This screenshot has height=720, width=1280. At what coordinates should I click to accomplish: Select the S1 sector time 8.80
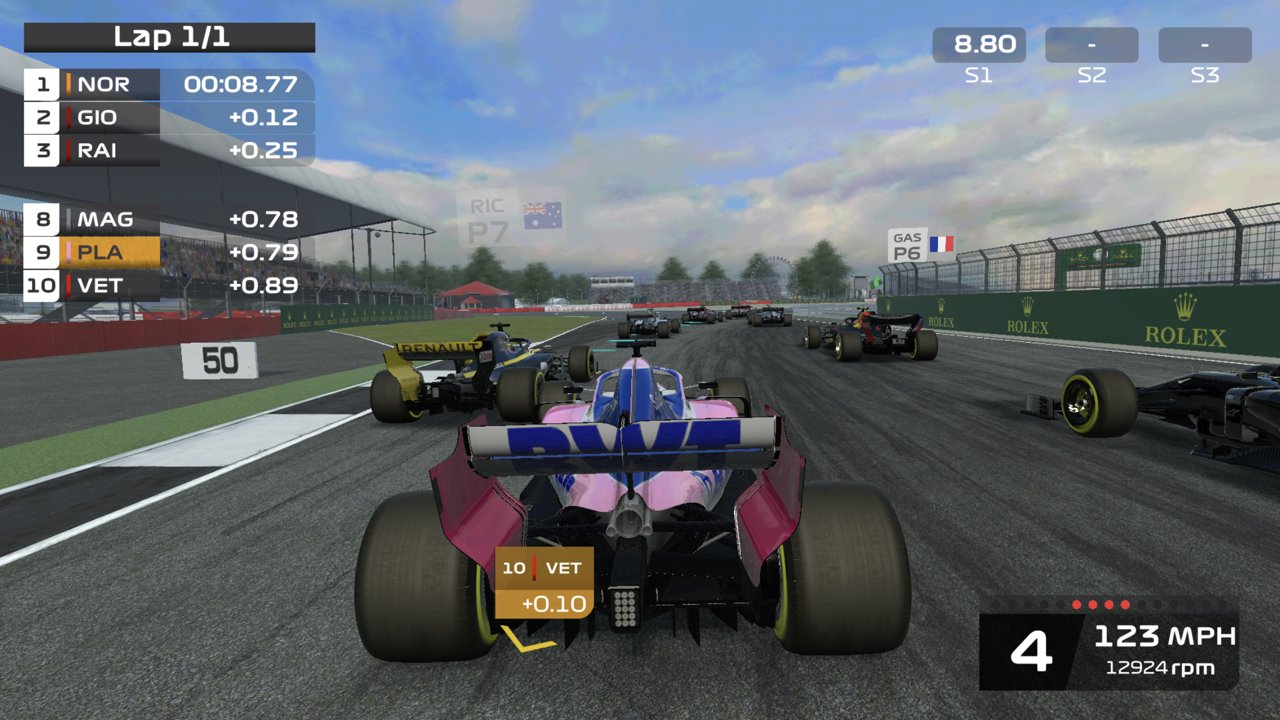click(977, 44)
